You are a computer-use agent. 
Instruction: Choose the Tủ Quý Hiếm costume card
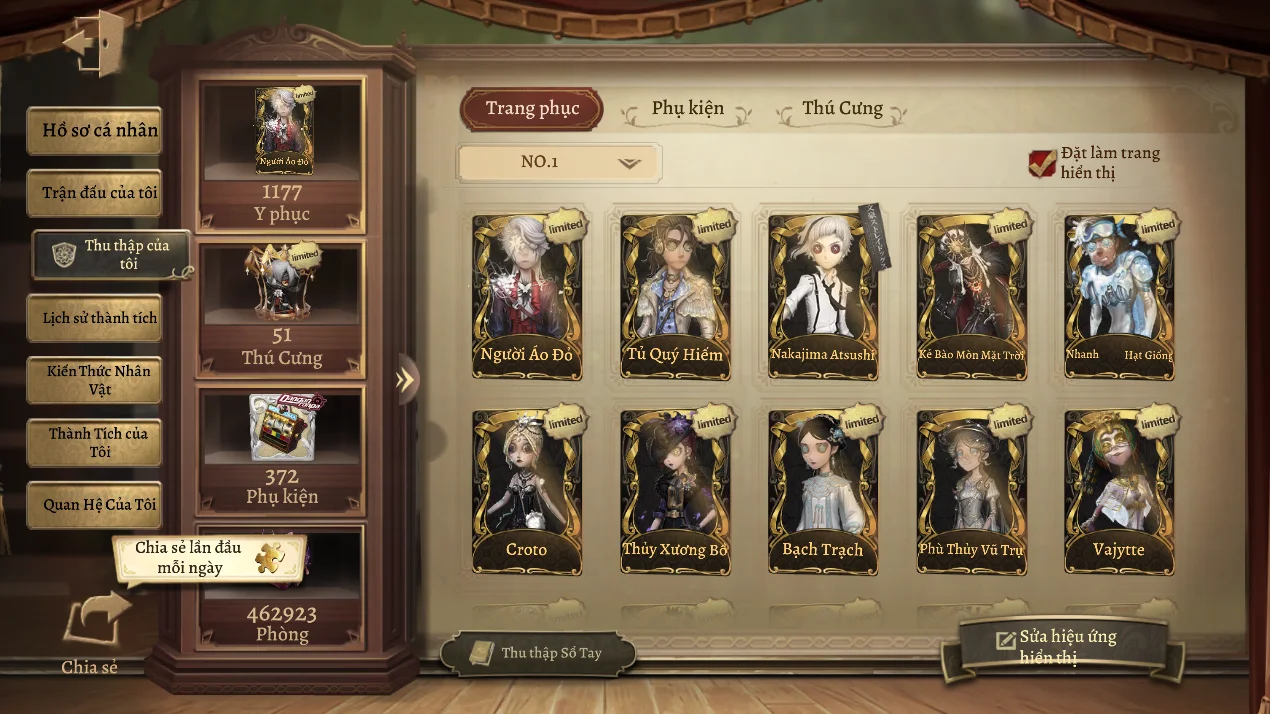tap(675, 295)
